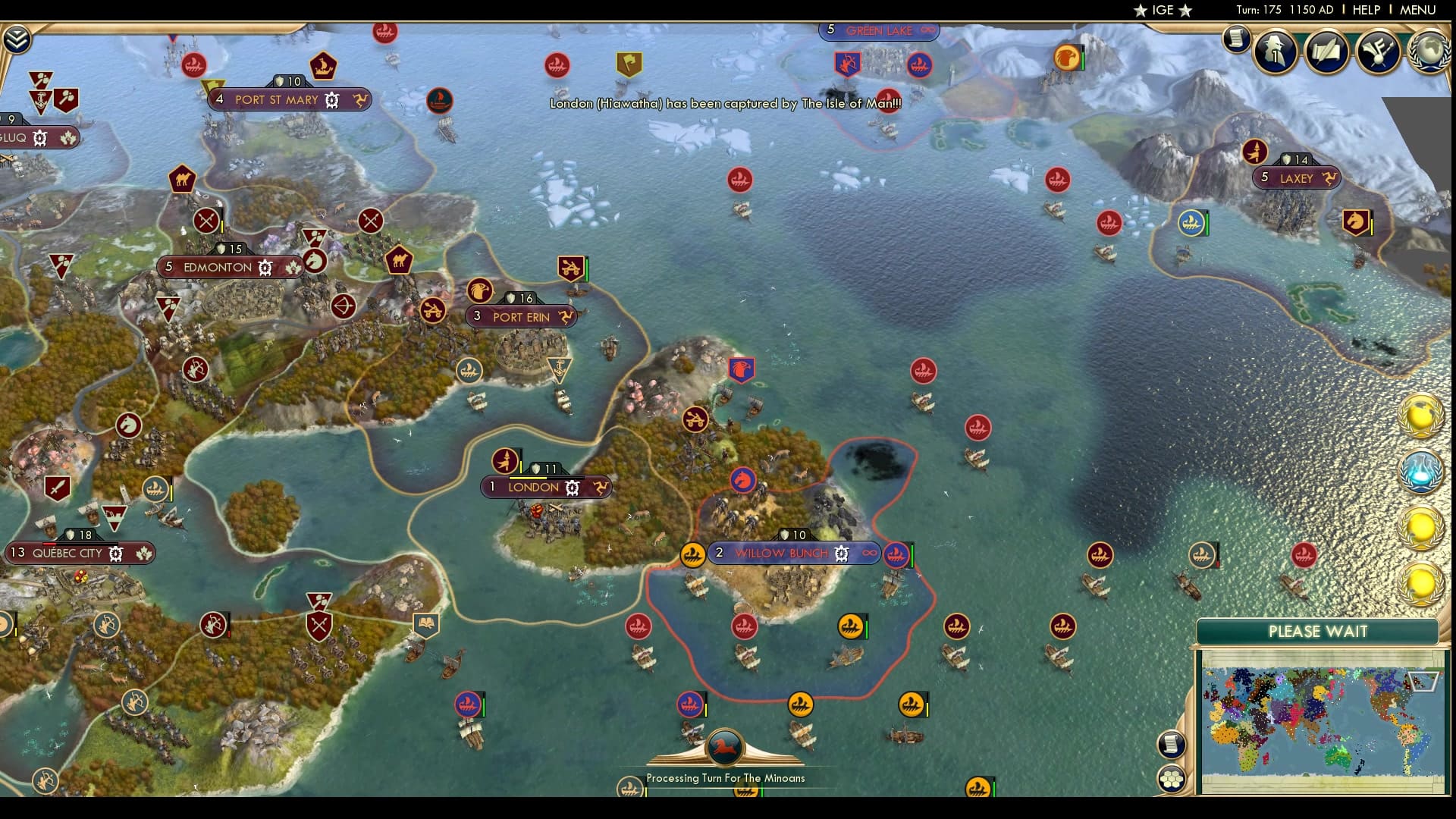This screenshot has height=819, width=1456.
Task: Open the Social Policies quill icon
Action: 1326,52
